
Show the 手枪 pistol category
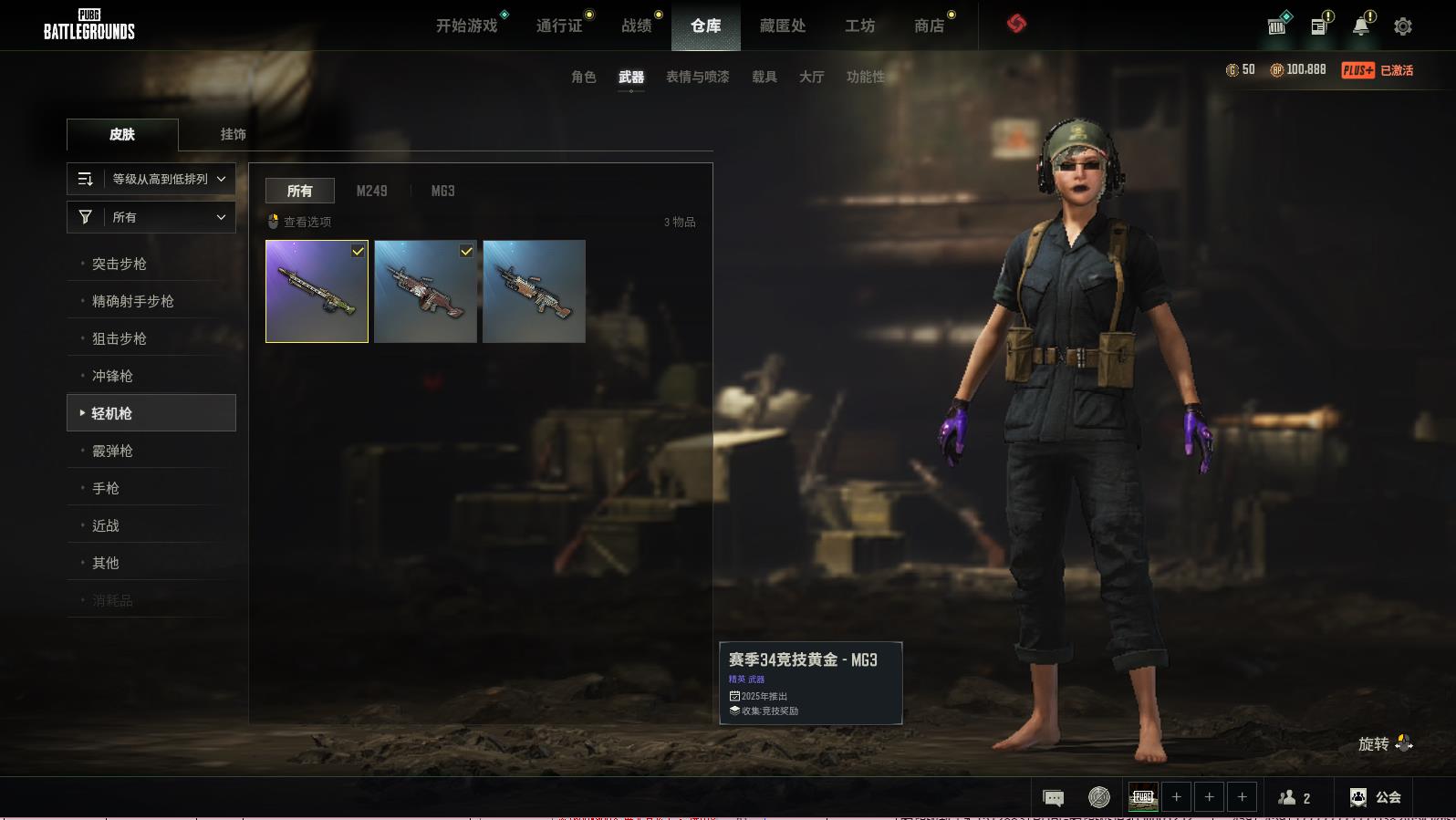[106, 488]
